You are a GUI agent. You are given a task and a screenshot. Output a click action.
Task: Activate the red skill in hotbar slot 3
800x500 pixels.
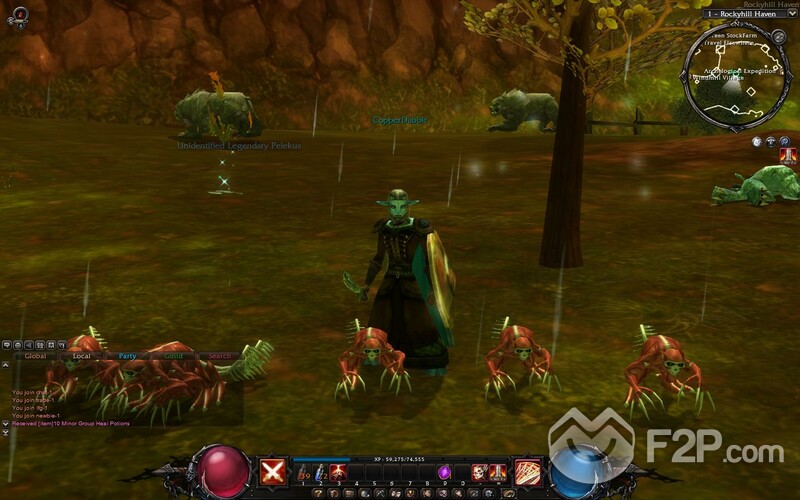pos(338,472)
